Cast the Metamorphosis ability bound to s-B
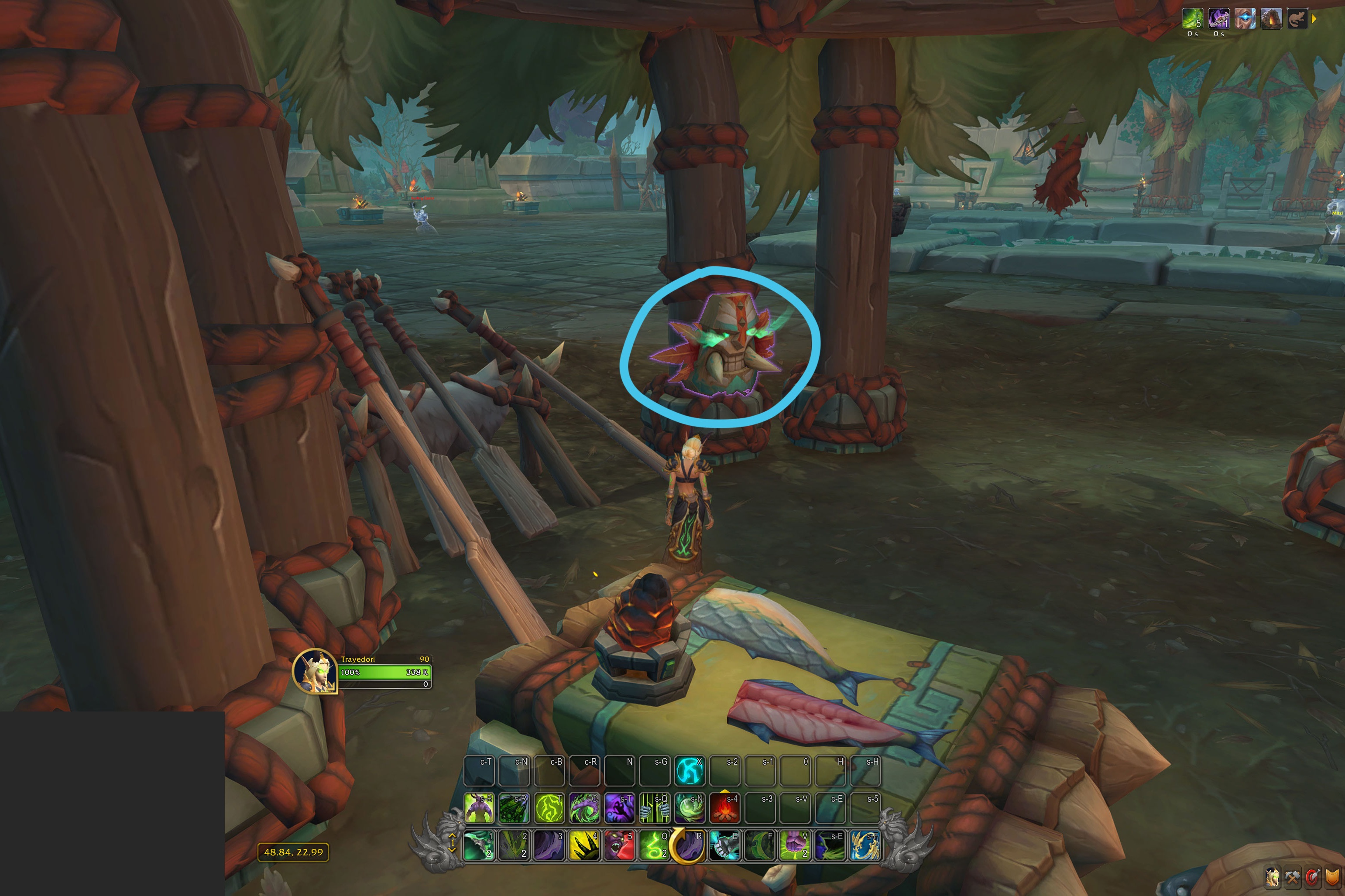This screenshot has width=1345, height=896. coord(479,807)
